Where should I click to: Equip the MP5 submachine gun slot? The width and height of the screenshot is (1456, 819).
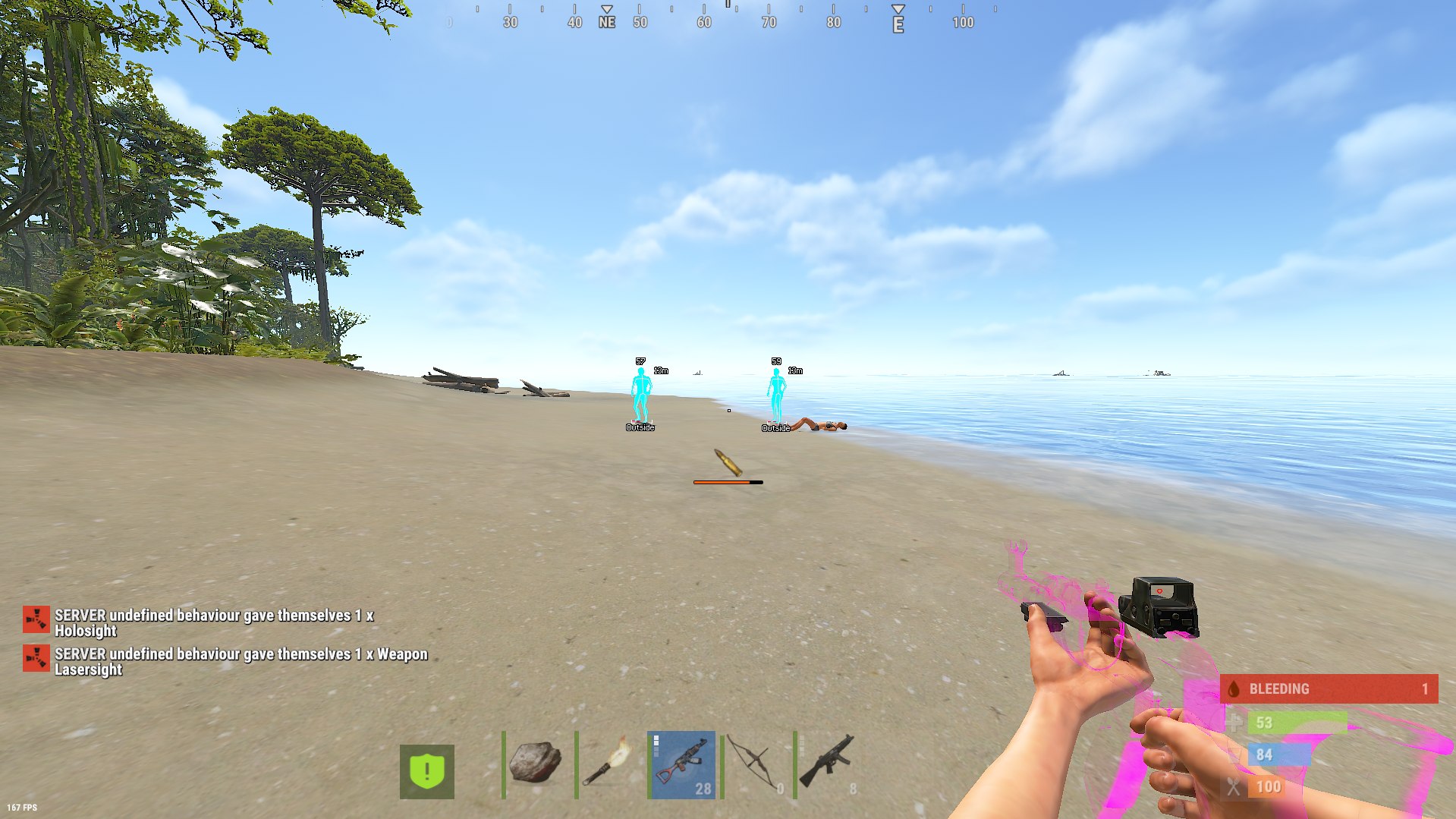click(x=828, y=764)
